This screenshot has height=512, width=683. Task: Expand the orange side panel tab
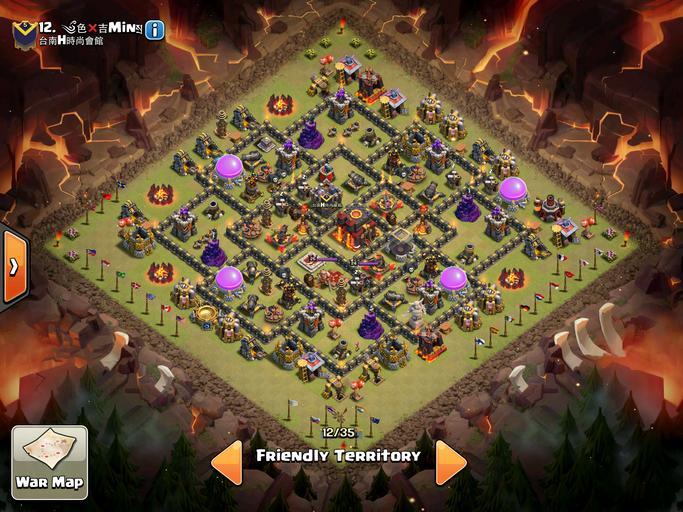tap(13, 267)
